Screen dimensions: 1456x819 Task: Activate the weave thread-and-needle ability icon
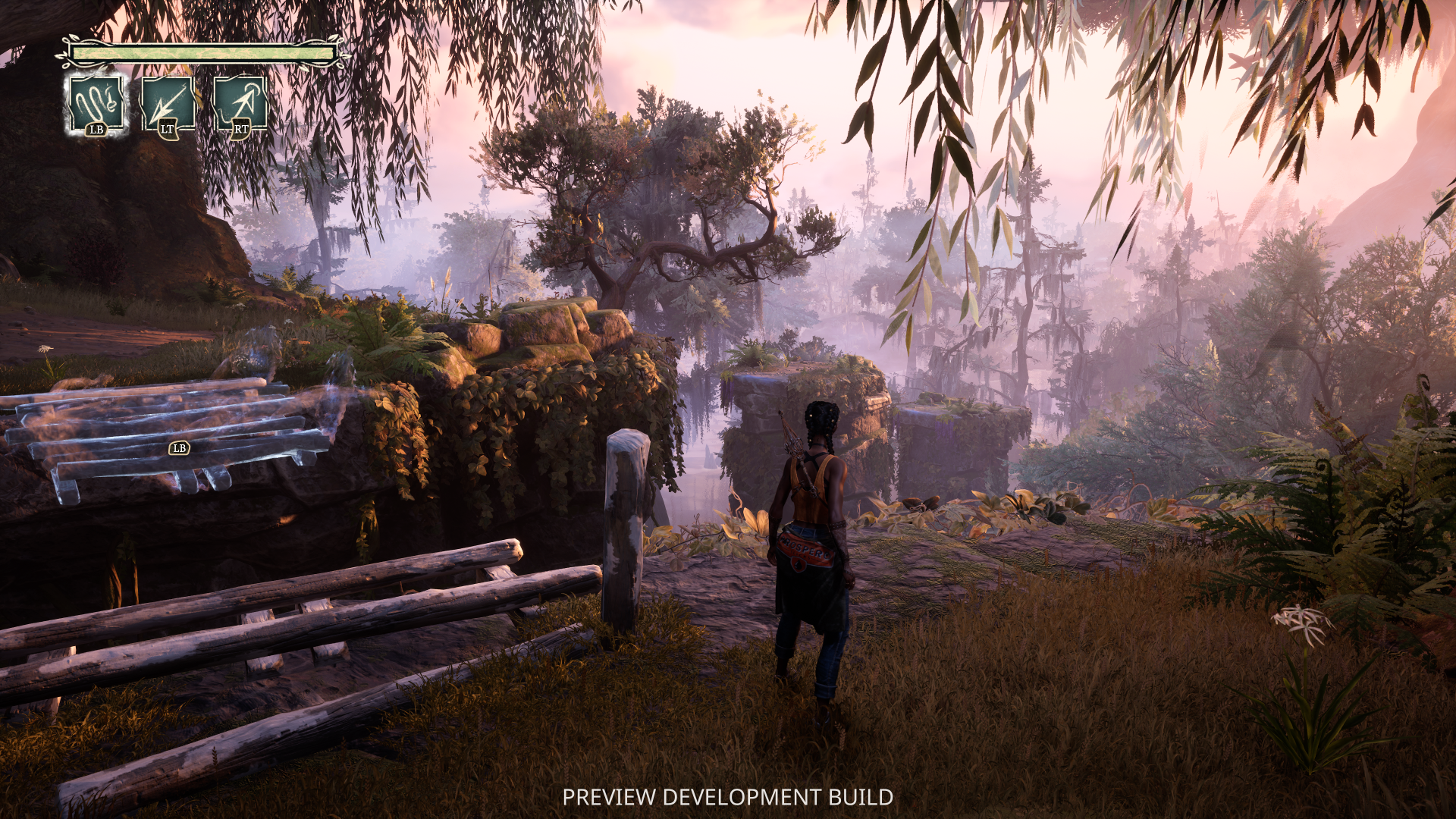(x=96, y=105)
